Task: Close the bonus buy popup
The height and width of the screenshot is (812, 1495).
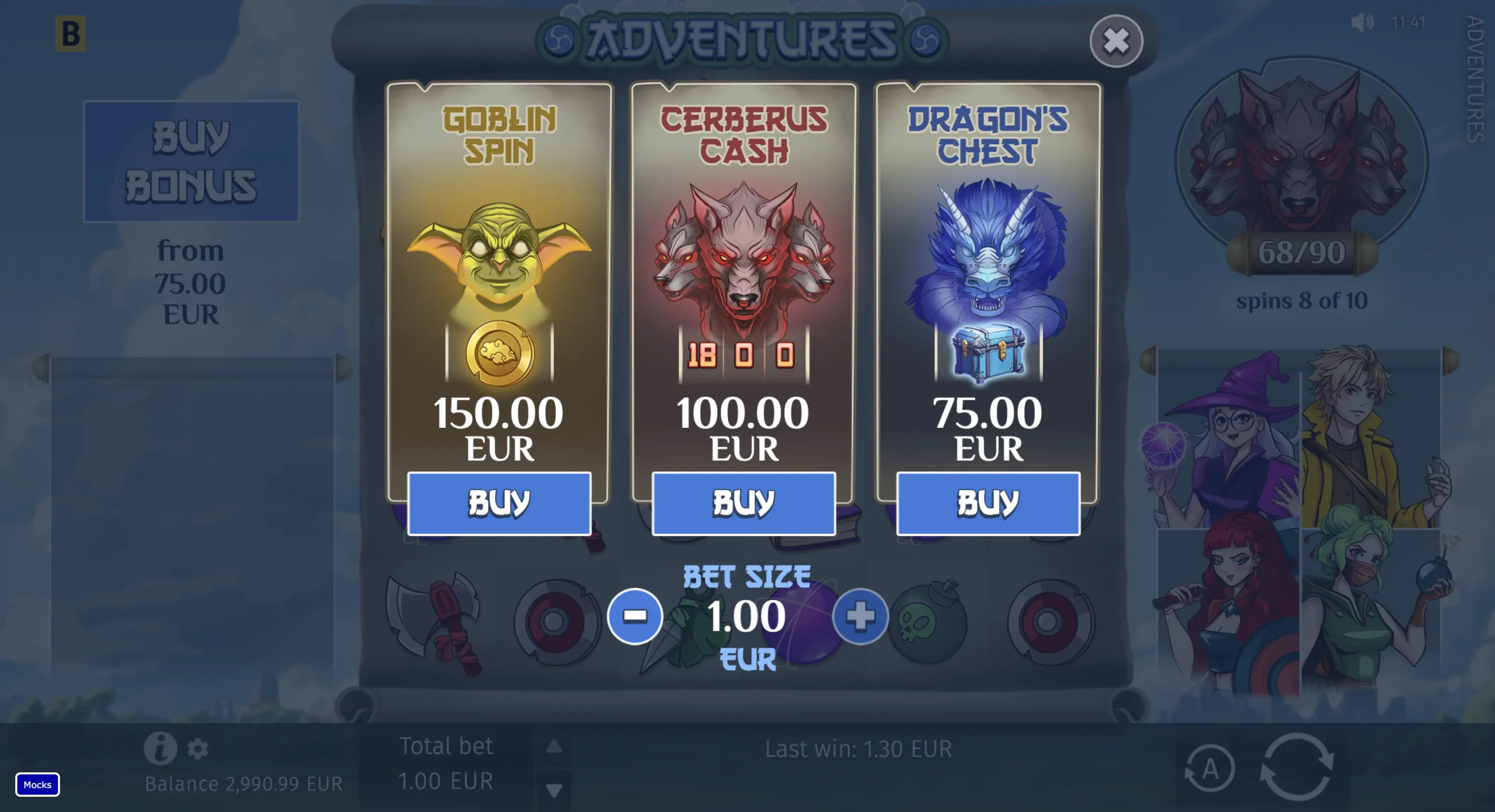Action: (x=1116, y=41)
